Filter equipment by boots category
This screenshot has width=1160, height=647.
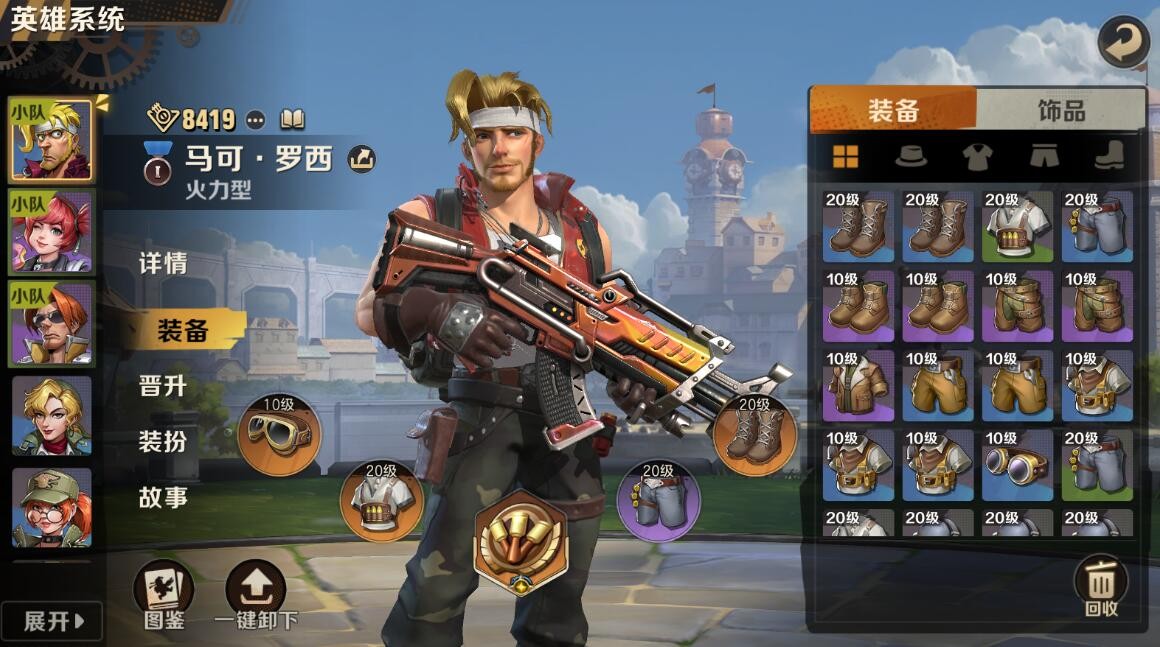point(1108,156)
